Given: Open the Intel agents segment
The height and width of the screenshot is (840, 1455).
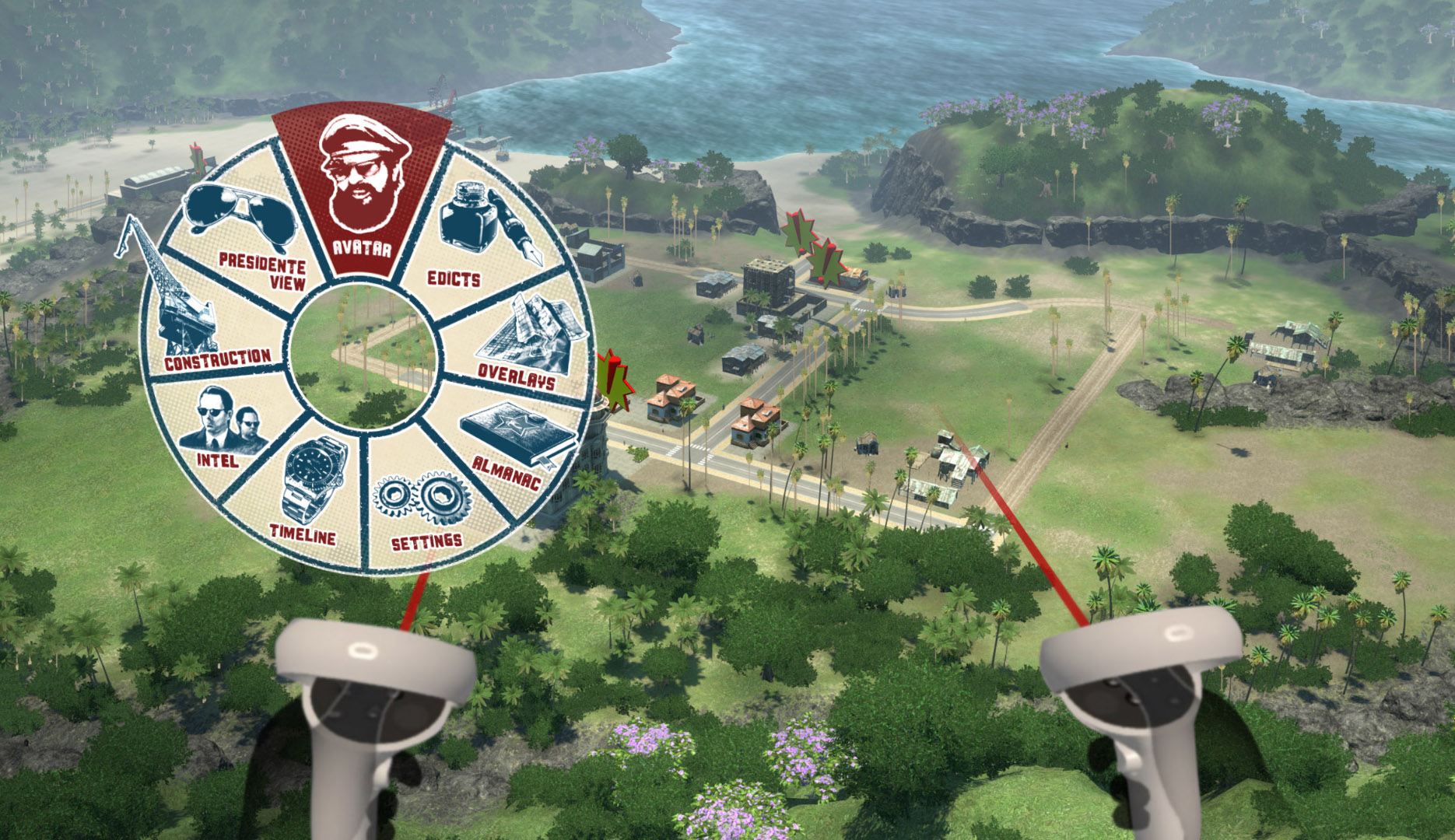Looking at the screenshot, I should click(x=220, y=429).
